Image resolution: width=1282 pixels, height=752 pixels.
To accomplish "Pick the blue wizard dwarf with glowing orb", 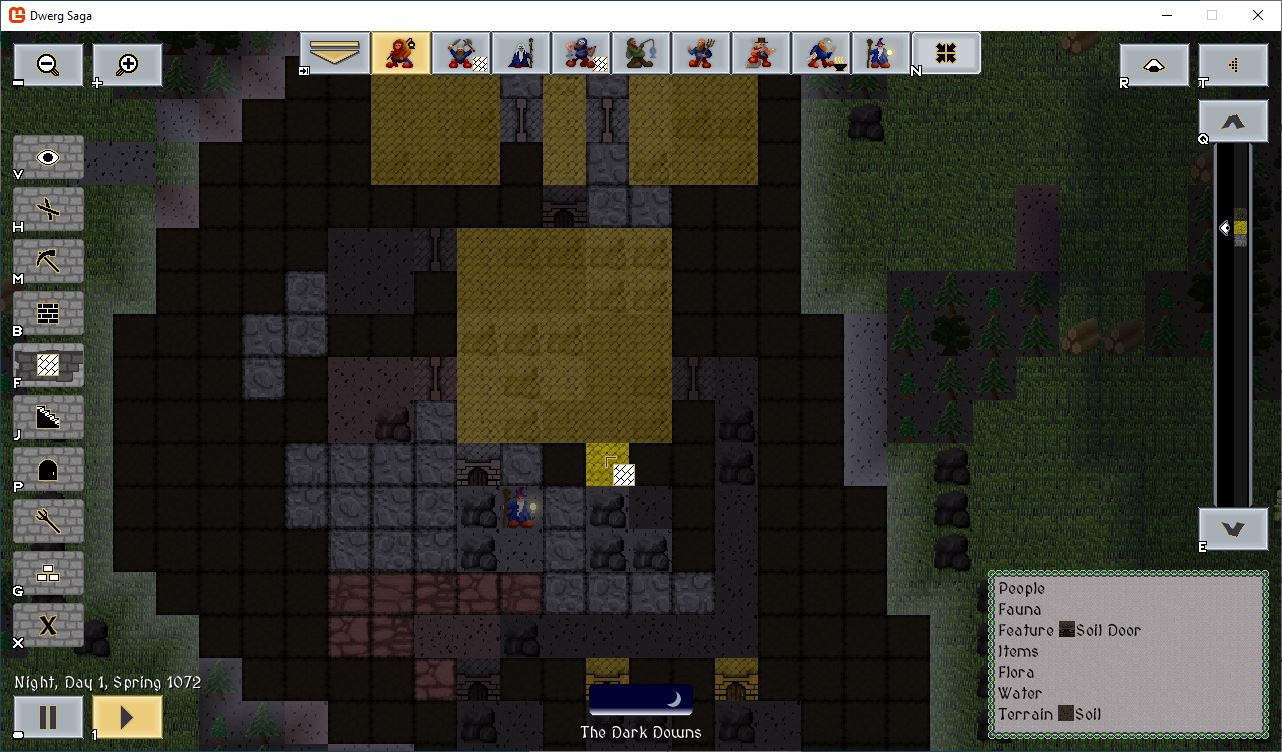I will [x=881, y=53].
